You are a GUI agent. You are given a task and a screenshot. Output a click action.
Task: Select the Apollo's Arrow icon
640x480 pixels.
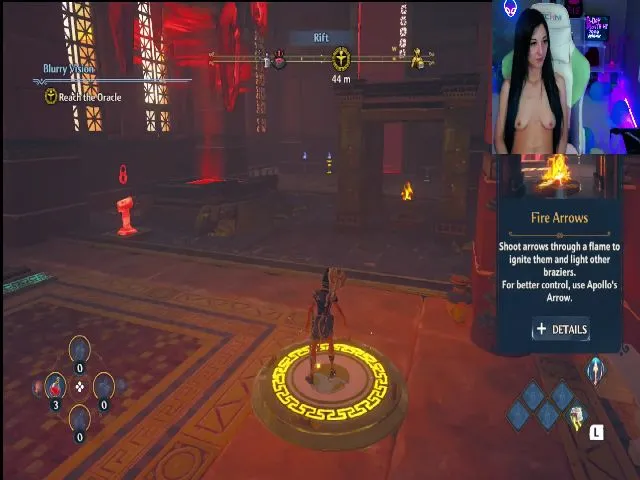596,369
